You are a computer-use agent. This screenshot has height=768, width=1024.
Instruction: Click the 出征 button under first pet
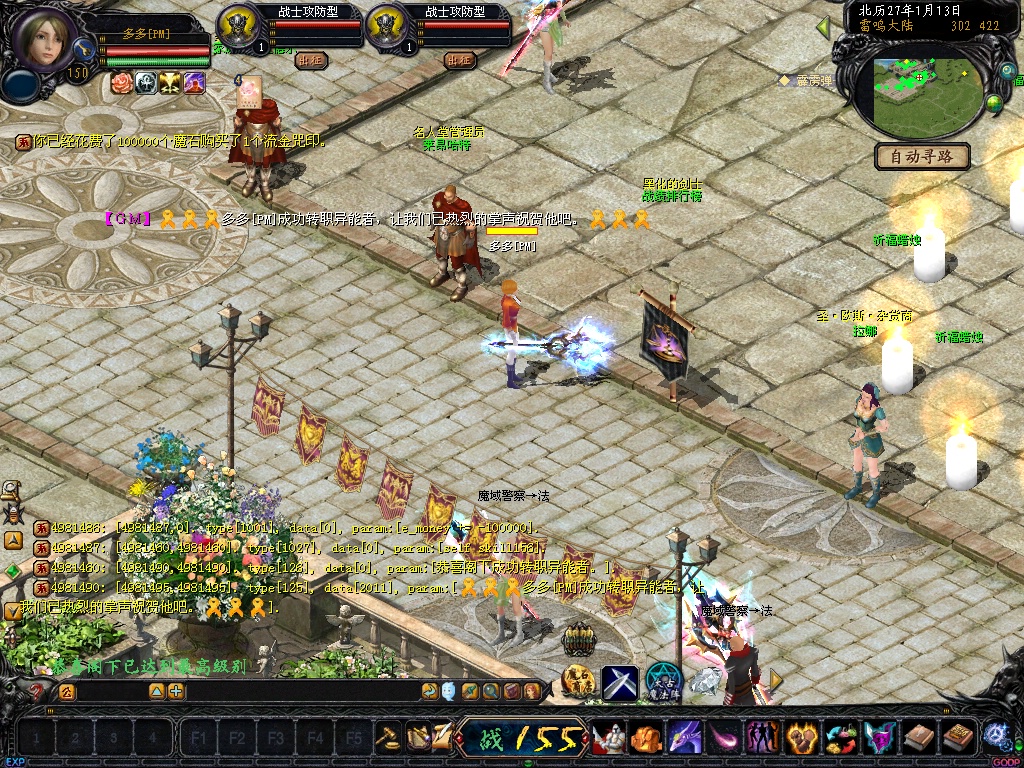click(x=311, y=60)
